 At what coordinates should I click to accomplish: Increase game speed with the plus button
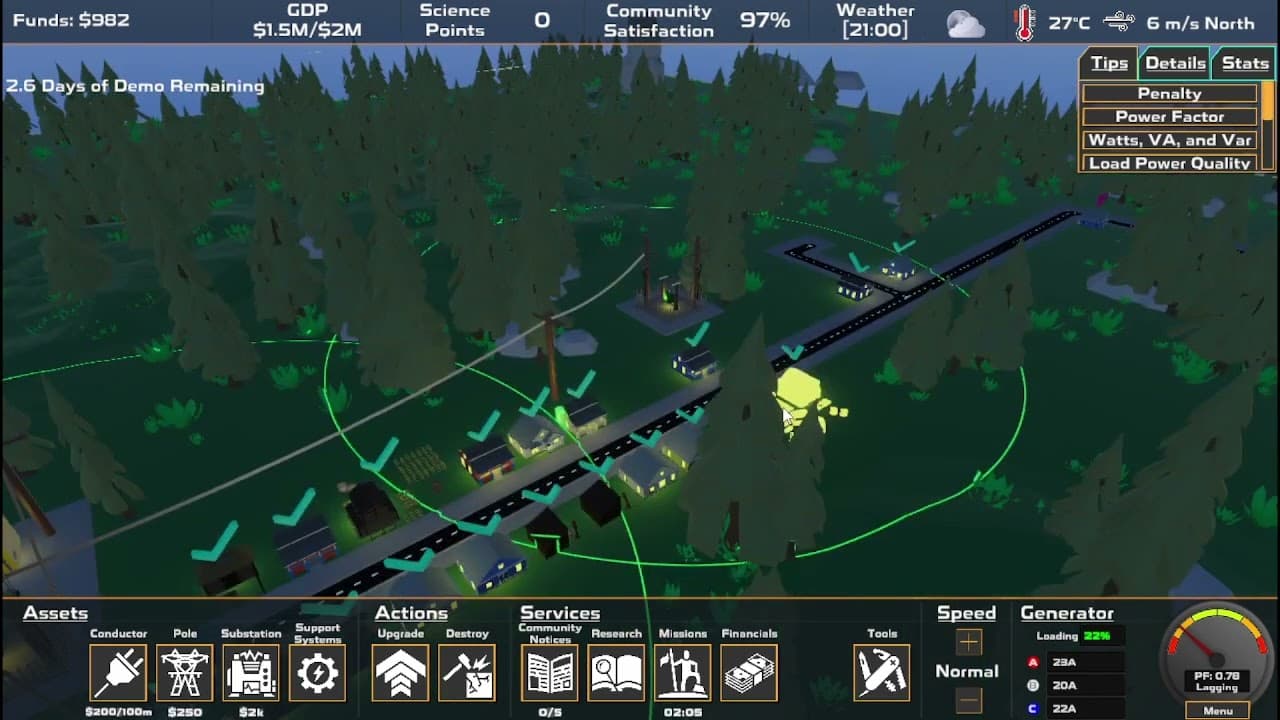click(968, 642)
